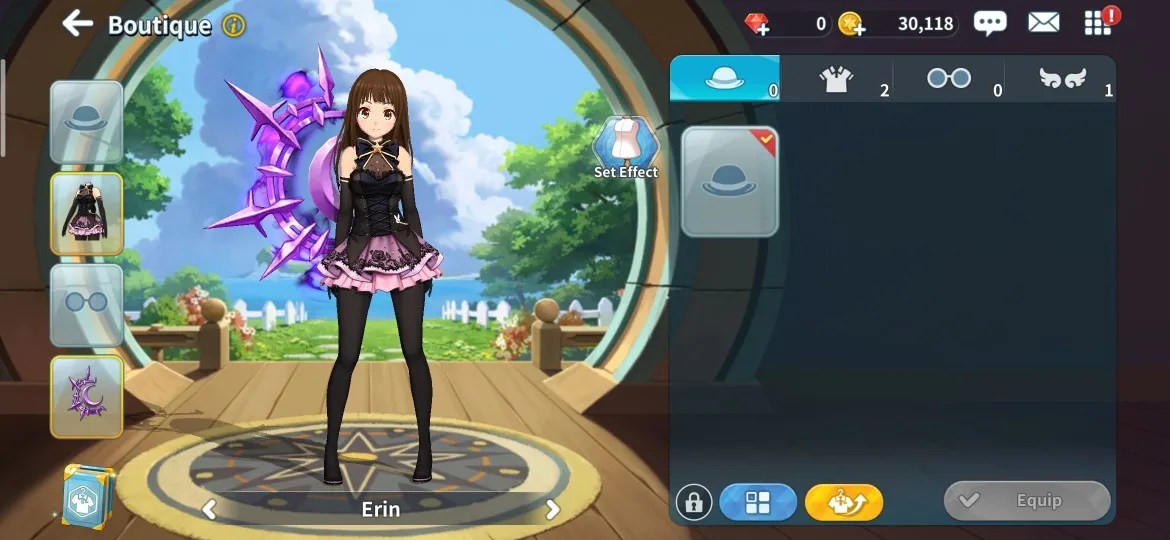Viewport: 1170px width, 540px height.
Task: Open the mail envelope
Action: point(1043,23)
